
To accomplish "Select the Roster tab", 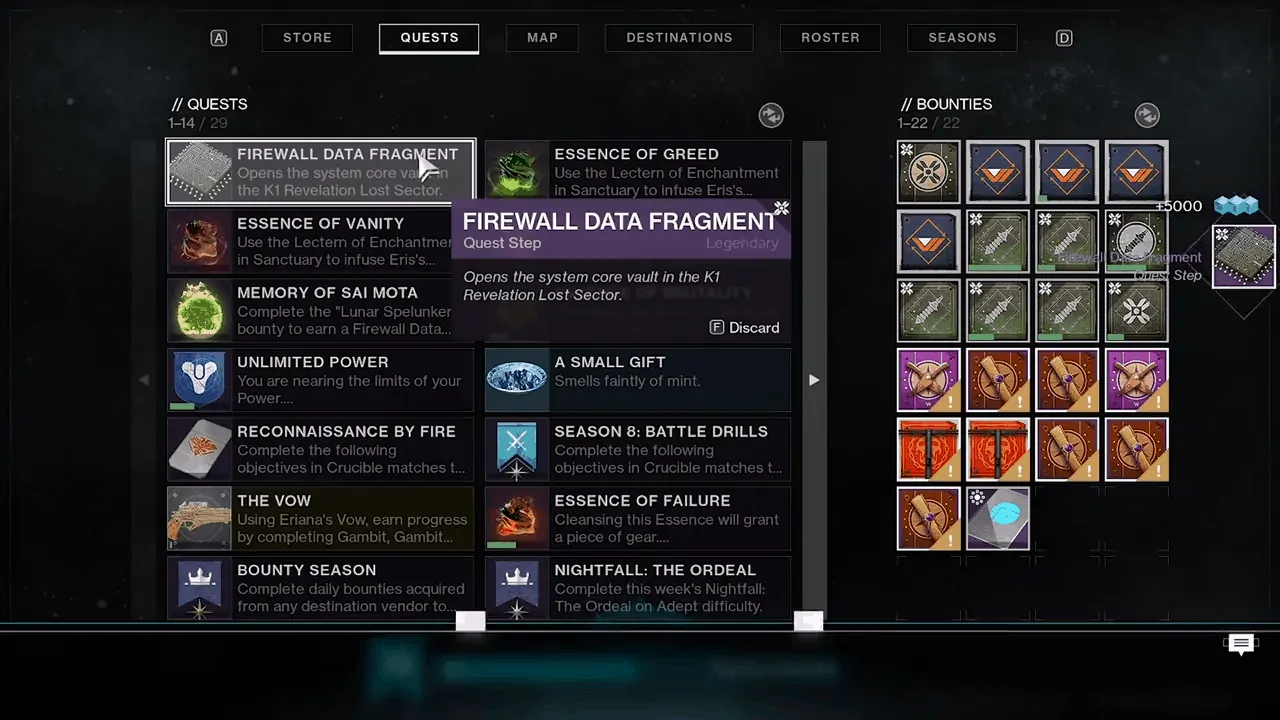I will point(830,38).
